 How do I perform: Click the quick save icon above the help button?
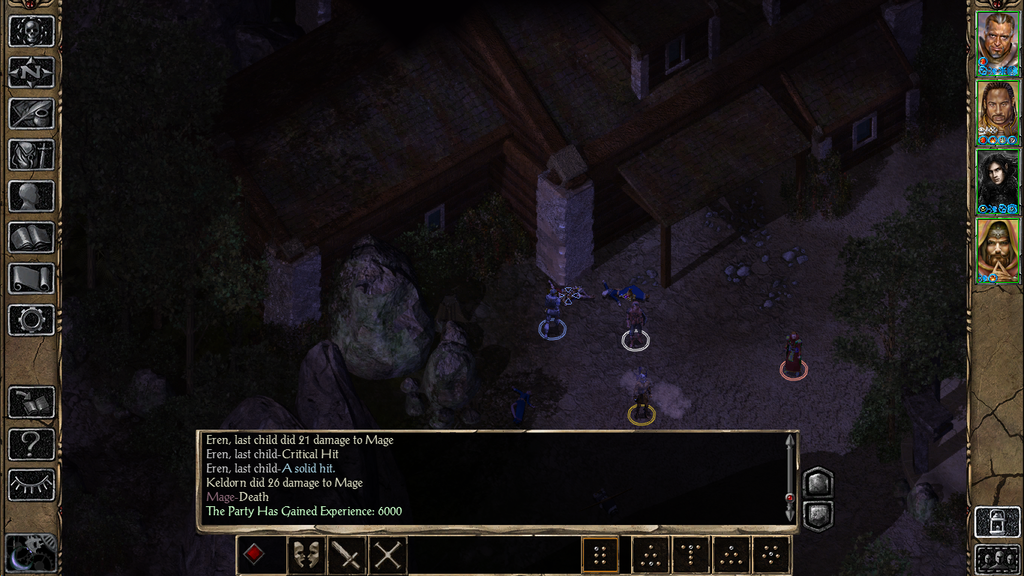coord(31,403)
